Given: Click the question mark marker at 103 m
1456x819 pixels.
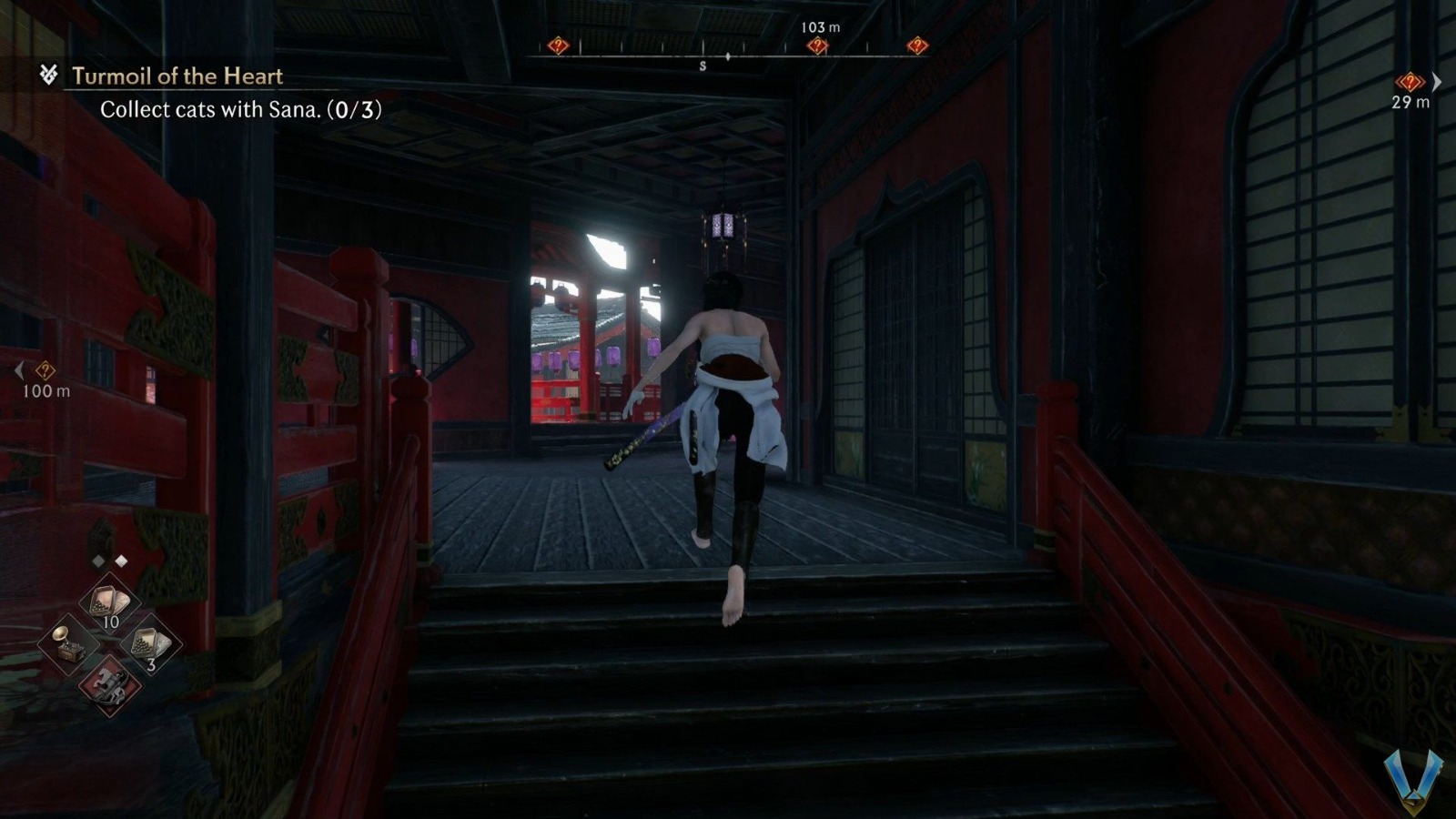Looking at the screenshot, I should [x=818, y=44].
